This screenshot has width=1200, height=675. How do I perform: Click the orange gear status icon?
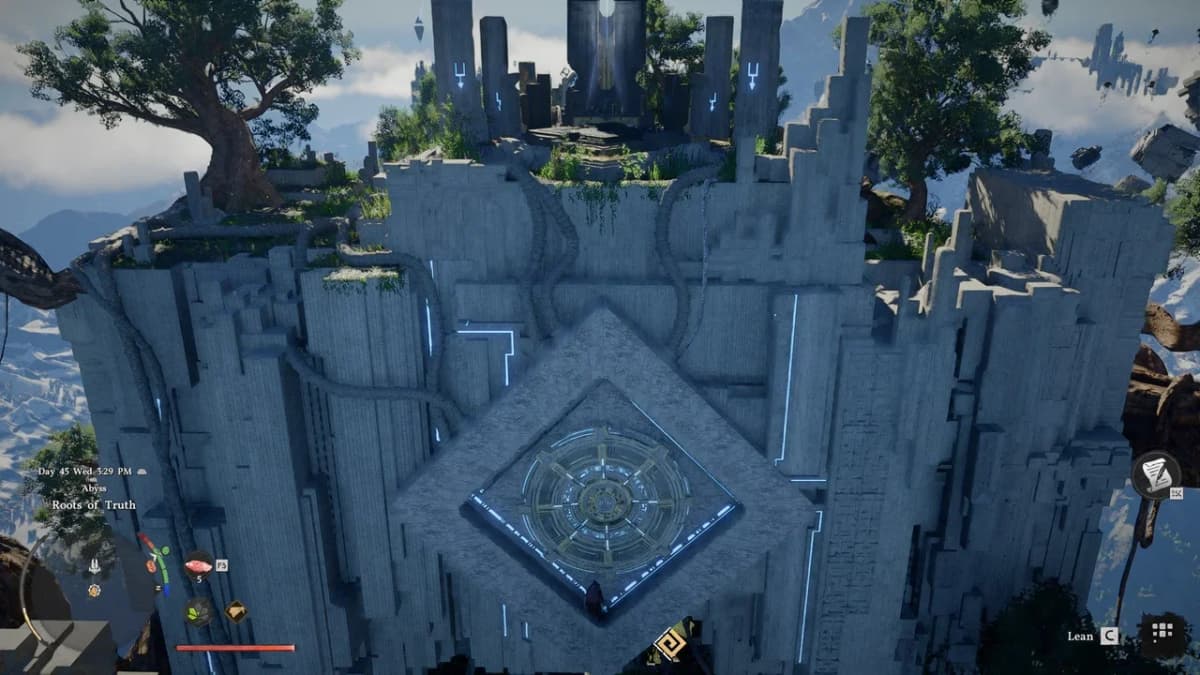pyautogui.click(x=94, y=590)
